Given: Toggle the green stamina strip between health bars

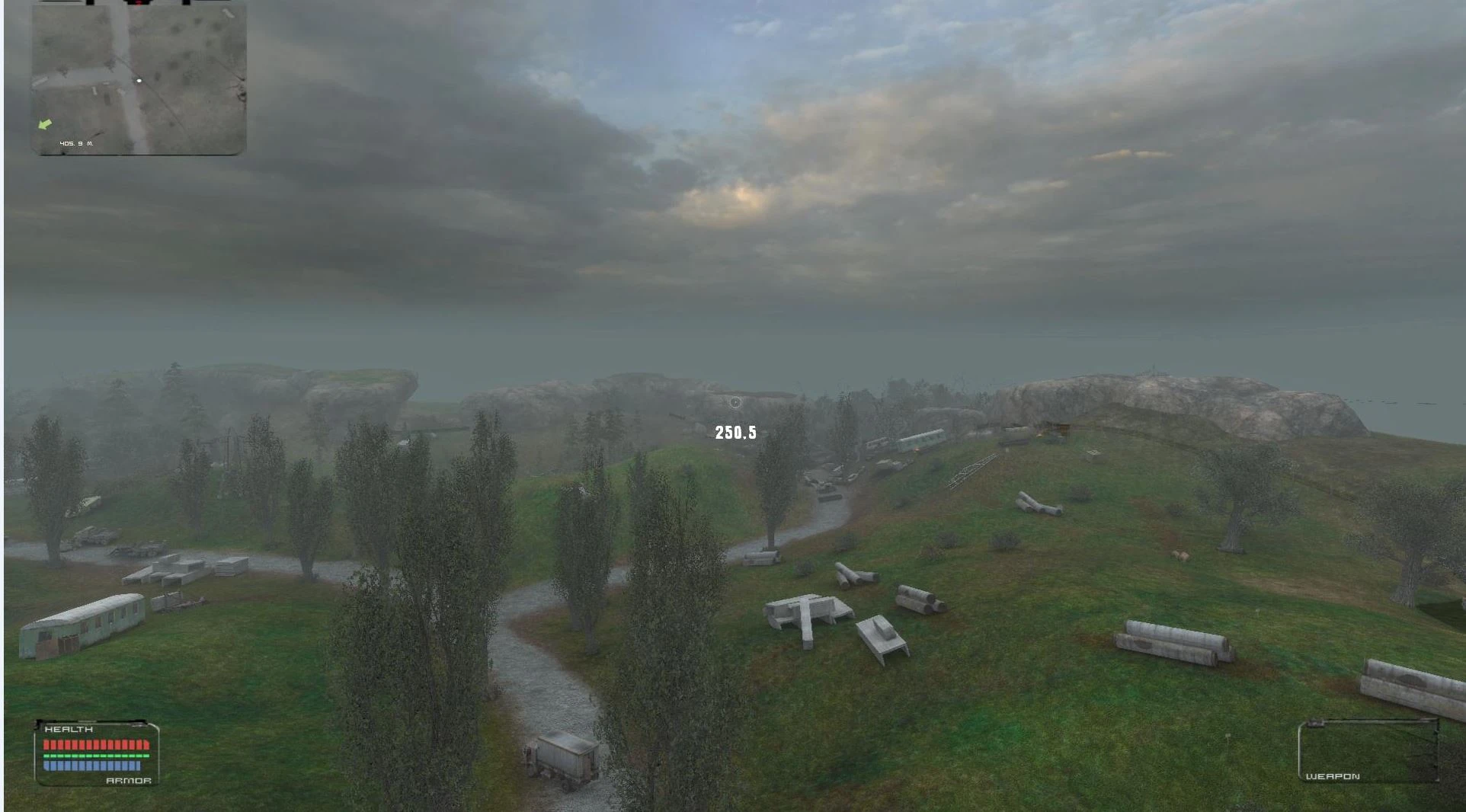Looking at the screenshot, I should (x=96, y=756).
